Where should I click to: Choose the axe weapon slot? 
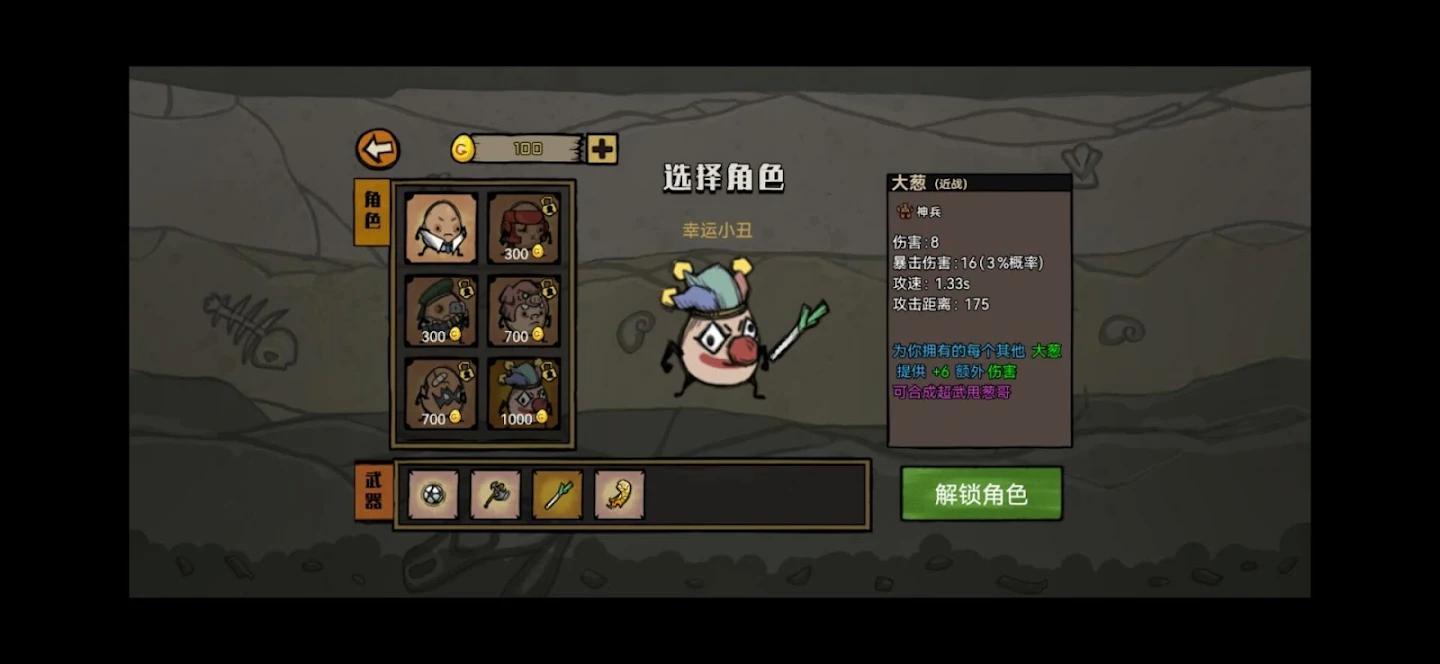click(x=495, y=495)
